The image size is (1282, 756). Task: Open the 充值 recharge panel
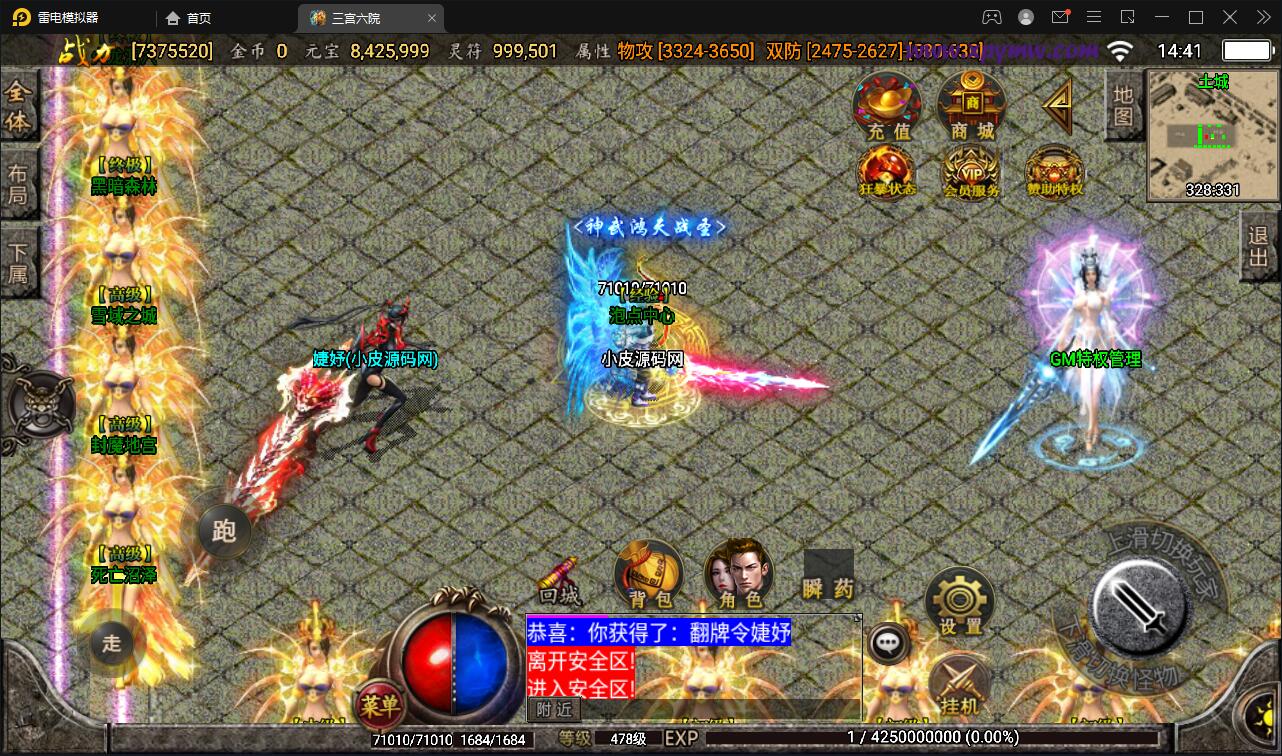click(886, 104)
